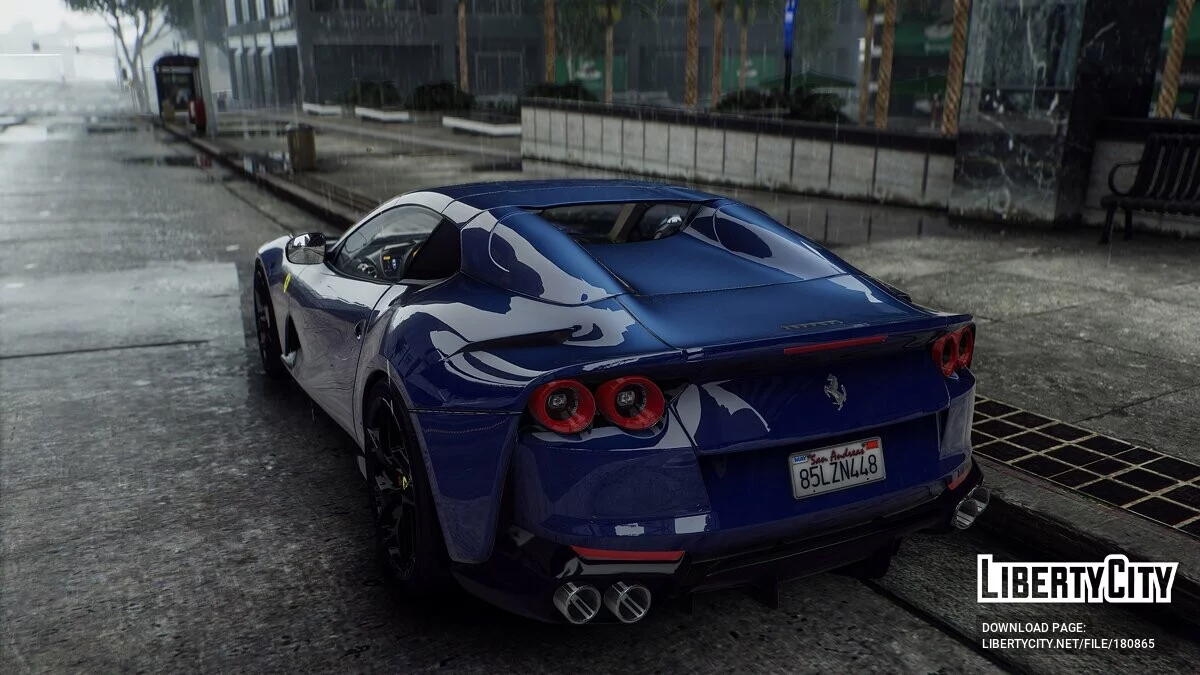
Task: Open the libertycity.net/file/180865 download link
Action: 1067,644
